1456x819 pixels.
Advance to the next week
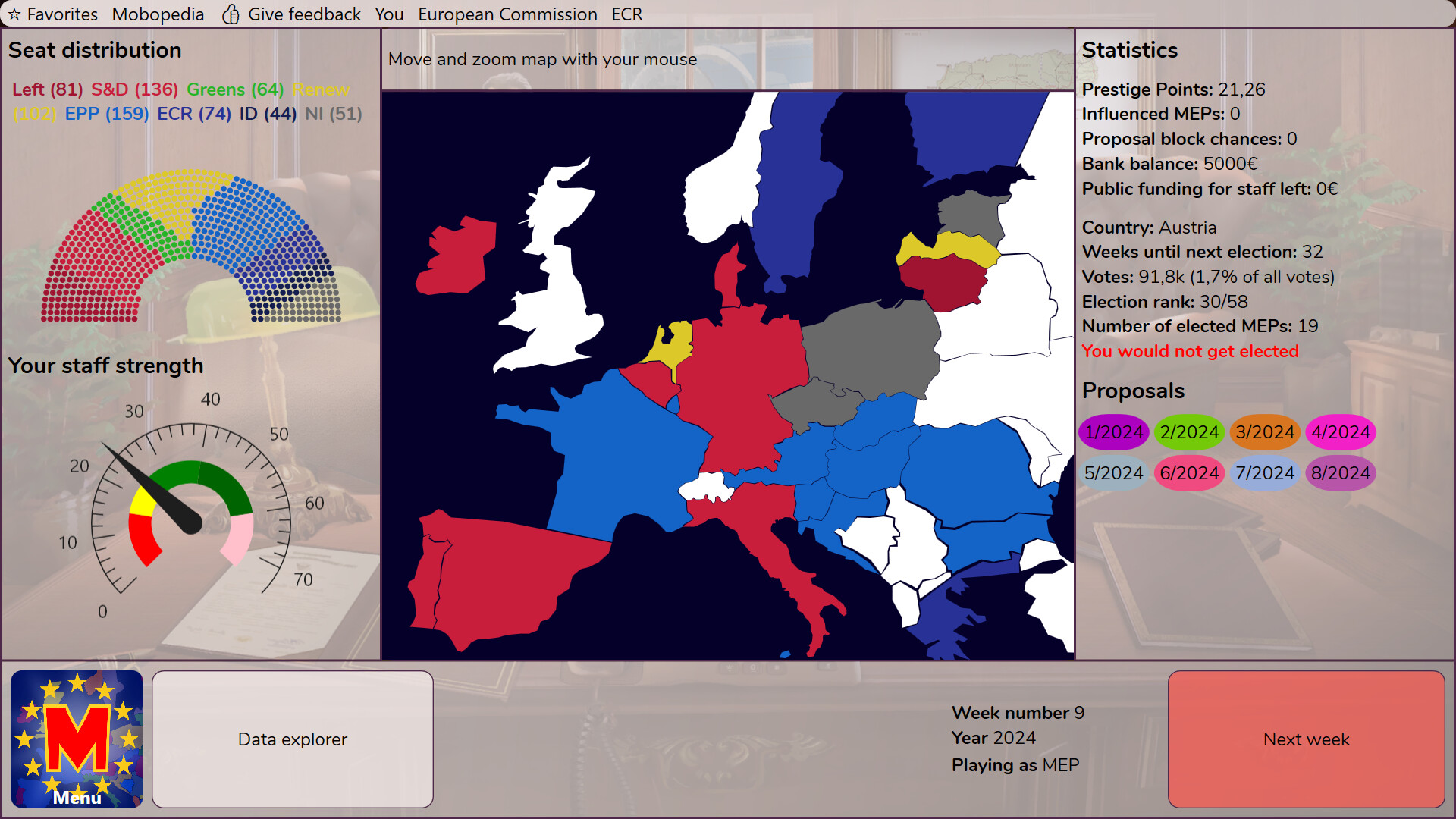[x=1306, y=739]
